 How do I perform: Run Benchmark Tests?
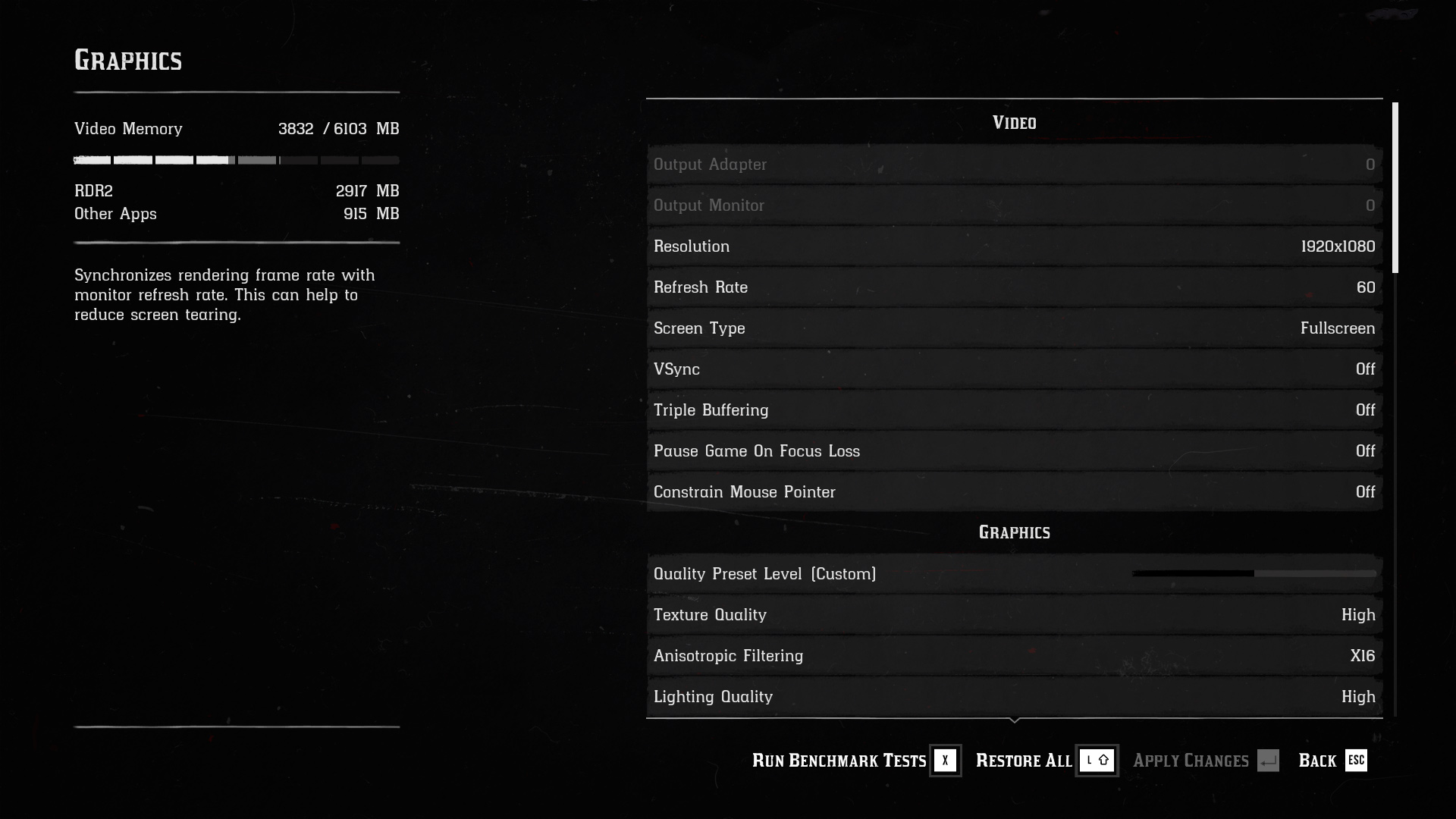(x=855, y=761)
